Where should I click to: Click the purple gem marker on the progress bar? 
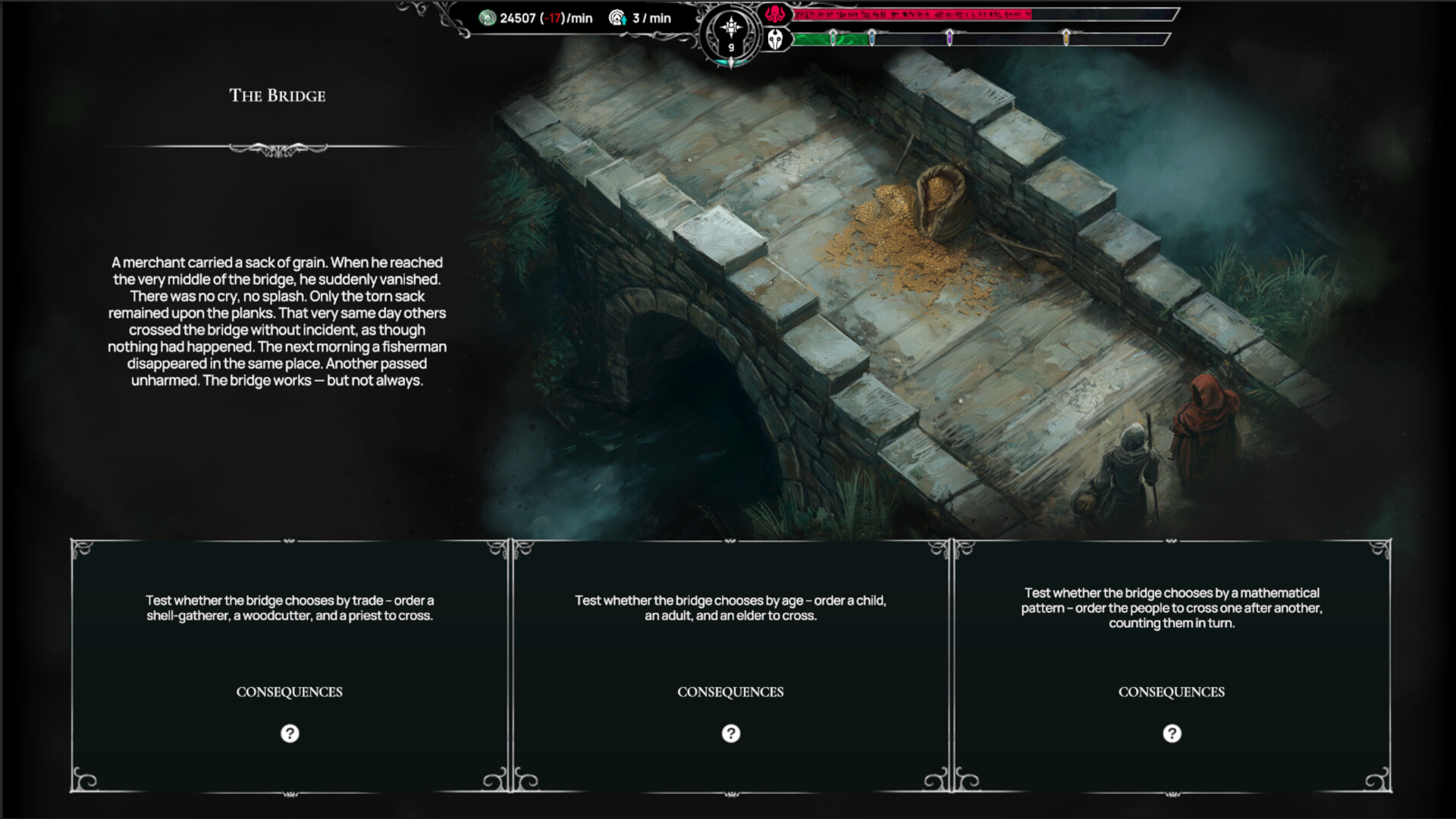coord(950,37)
